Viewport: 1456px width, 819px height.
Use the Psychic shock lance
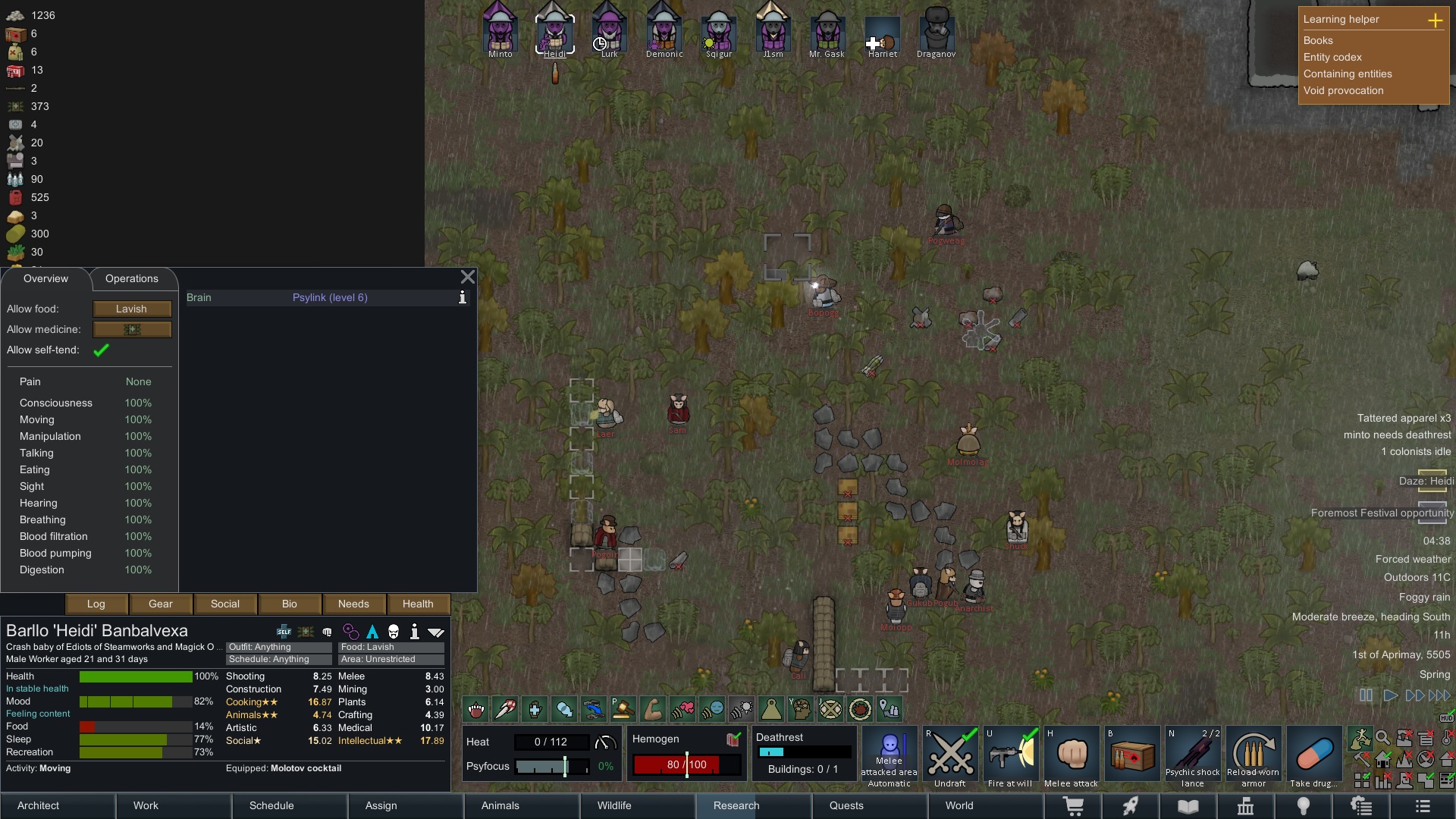(x=1192, y=757)
